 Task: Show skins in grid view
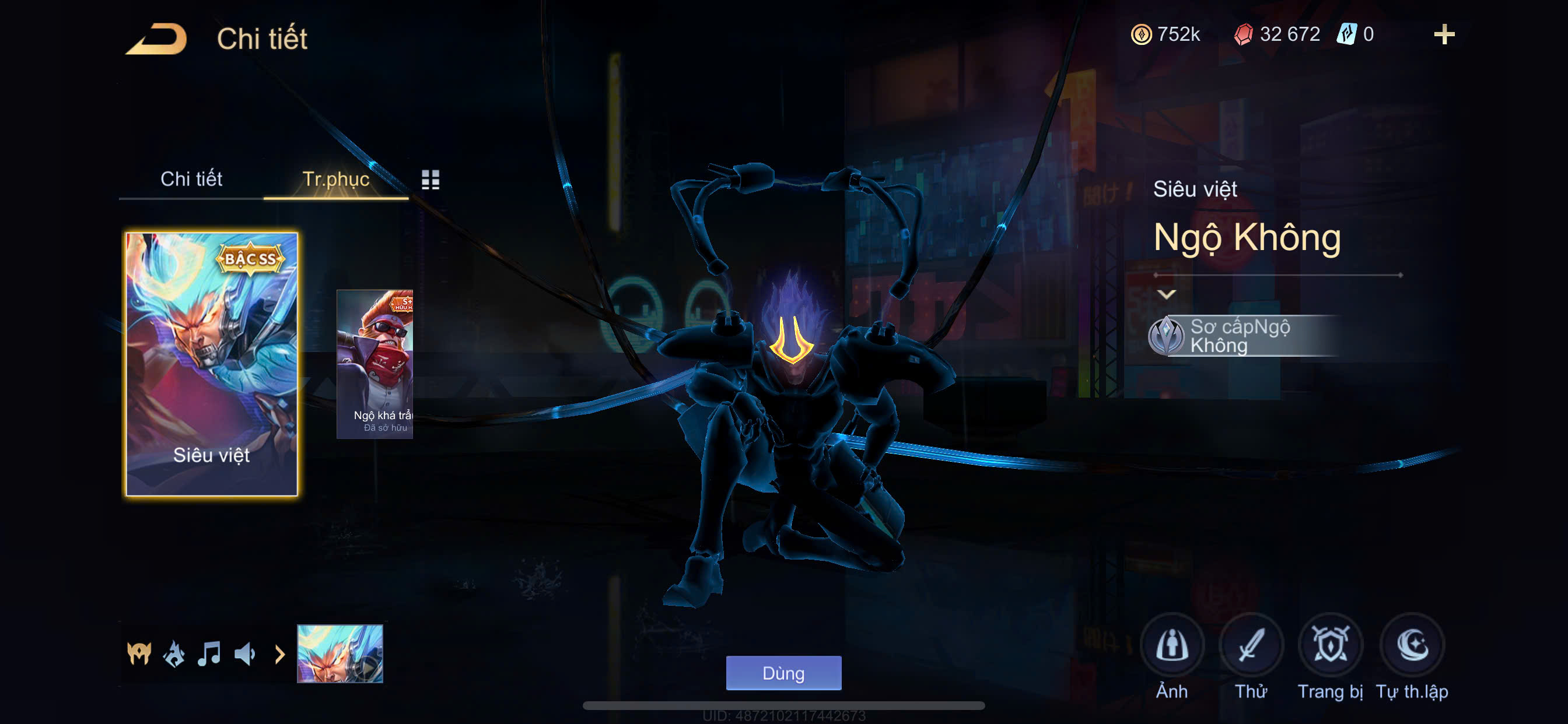[x=430, y=180]
